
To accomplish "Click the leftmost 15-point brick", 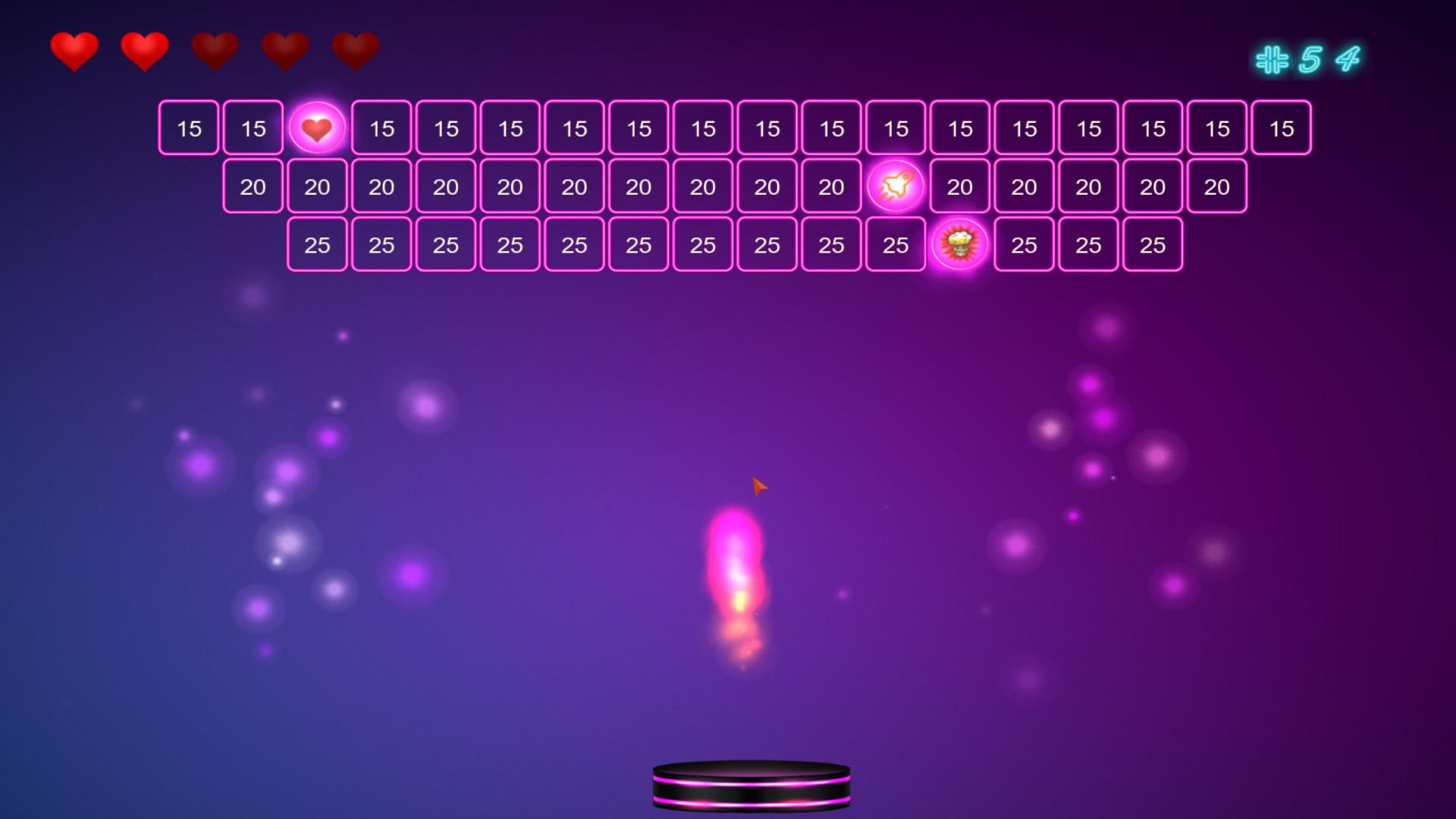I will [189, 128].
